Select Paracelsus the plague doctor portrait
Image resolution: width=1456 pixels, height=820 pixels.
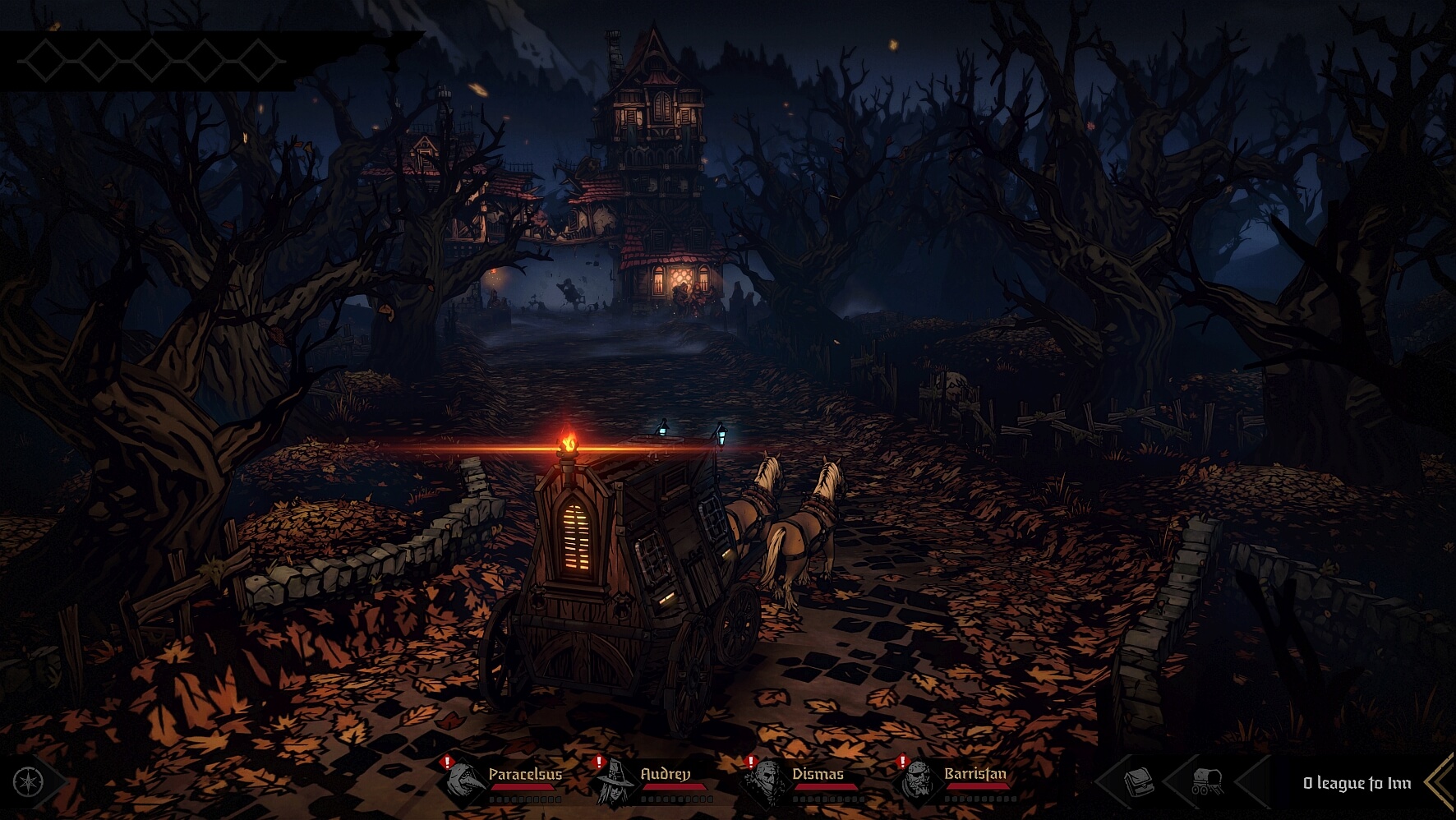point(461,780)
